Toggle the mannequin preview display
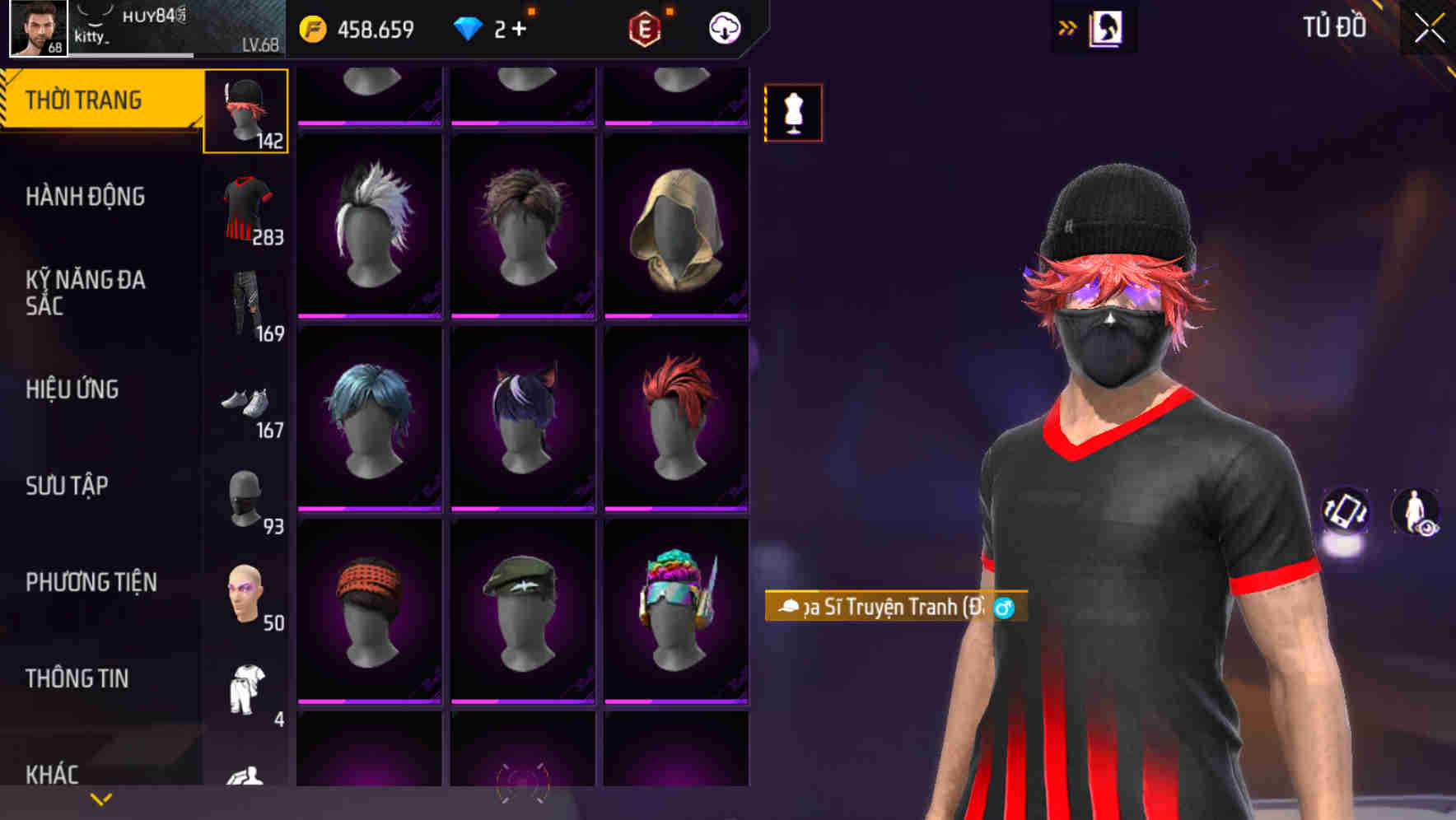The height and width of the screenshot is (820, 1456). pyautogui.click(x=794, y=114)
